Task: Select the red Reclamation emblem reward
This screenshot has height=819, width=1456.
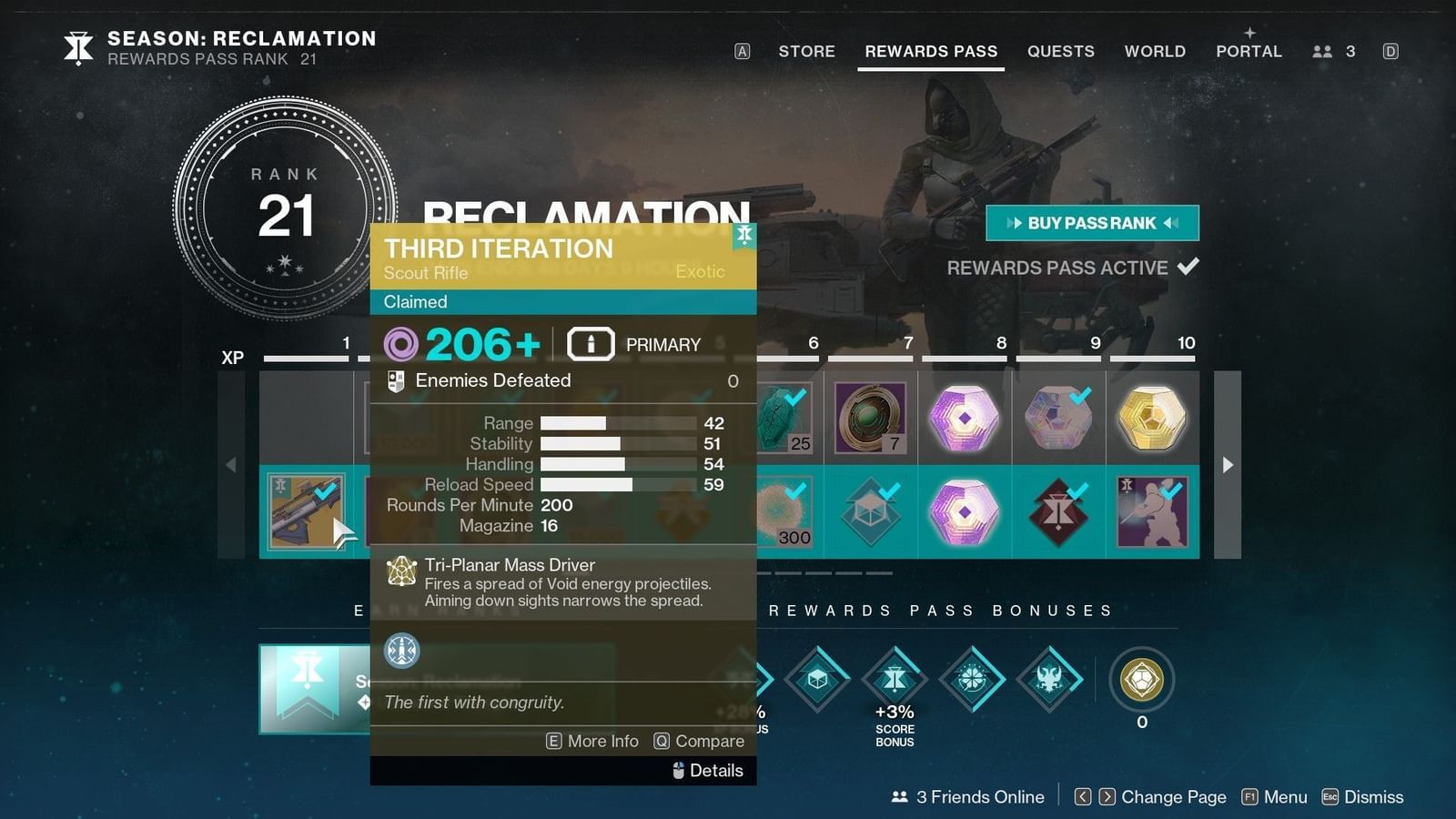Action: pos(1058,511)
